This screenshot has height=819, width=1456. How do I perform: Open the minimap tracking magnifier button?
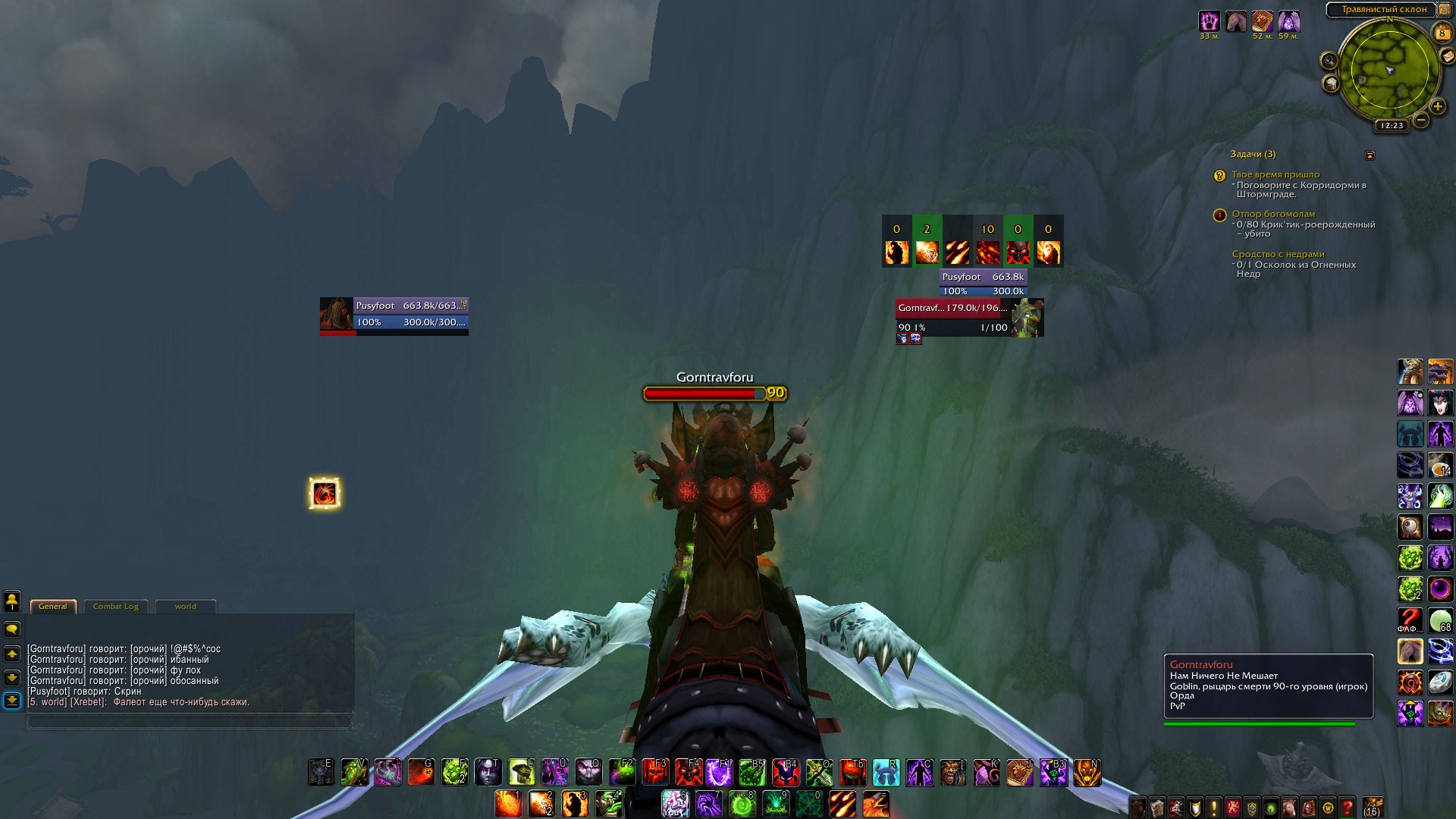tap(1329, 60)
